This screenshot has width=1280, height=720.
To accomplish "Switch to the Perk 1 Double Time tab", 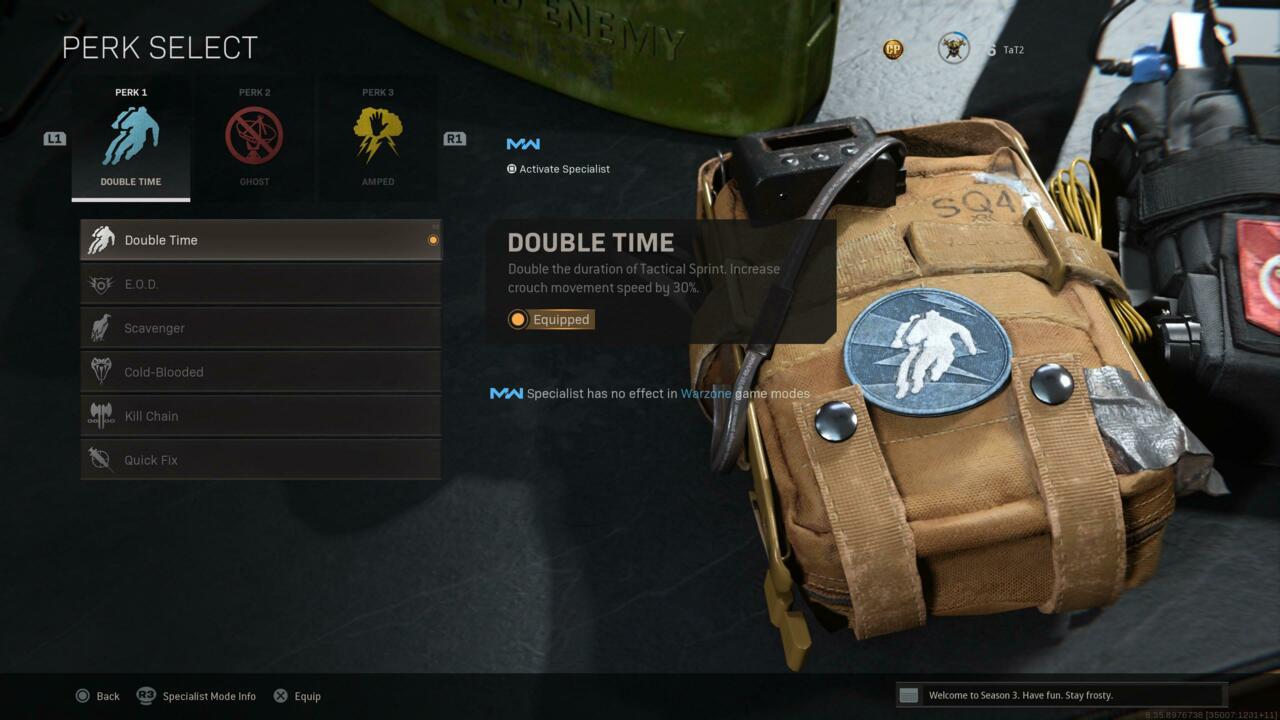I will click(131, 139).
